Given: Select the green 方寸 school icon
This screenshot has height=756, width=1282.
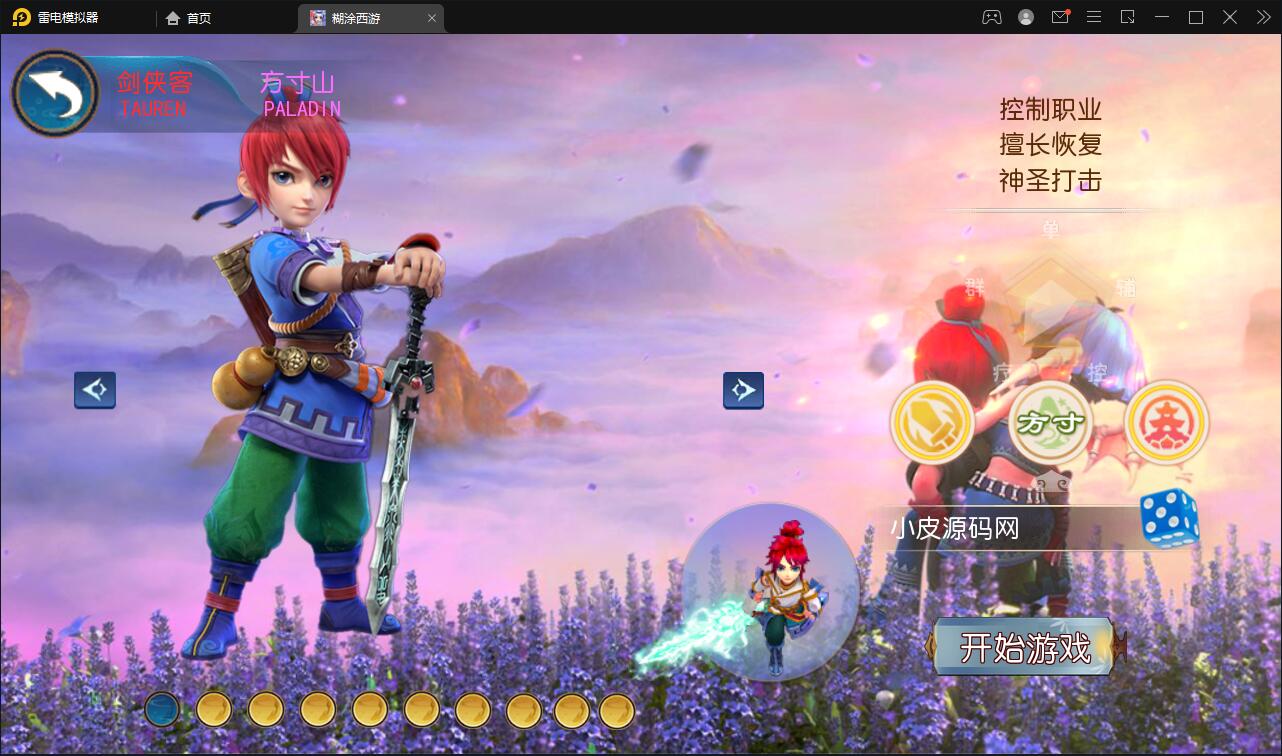Looking at the screenshot, I should coord(1049,422).
